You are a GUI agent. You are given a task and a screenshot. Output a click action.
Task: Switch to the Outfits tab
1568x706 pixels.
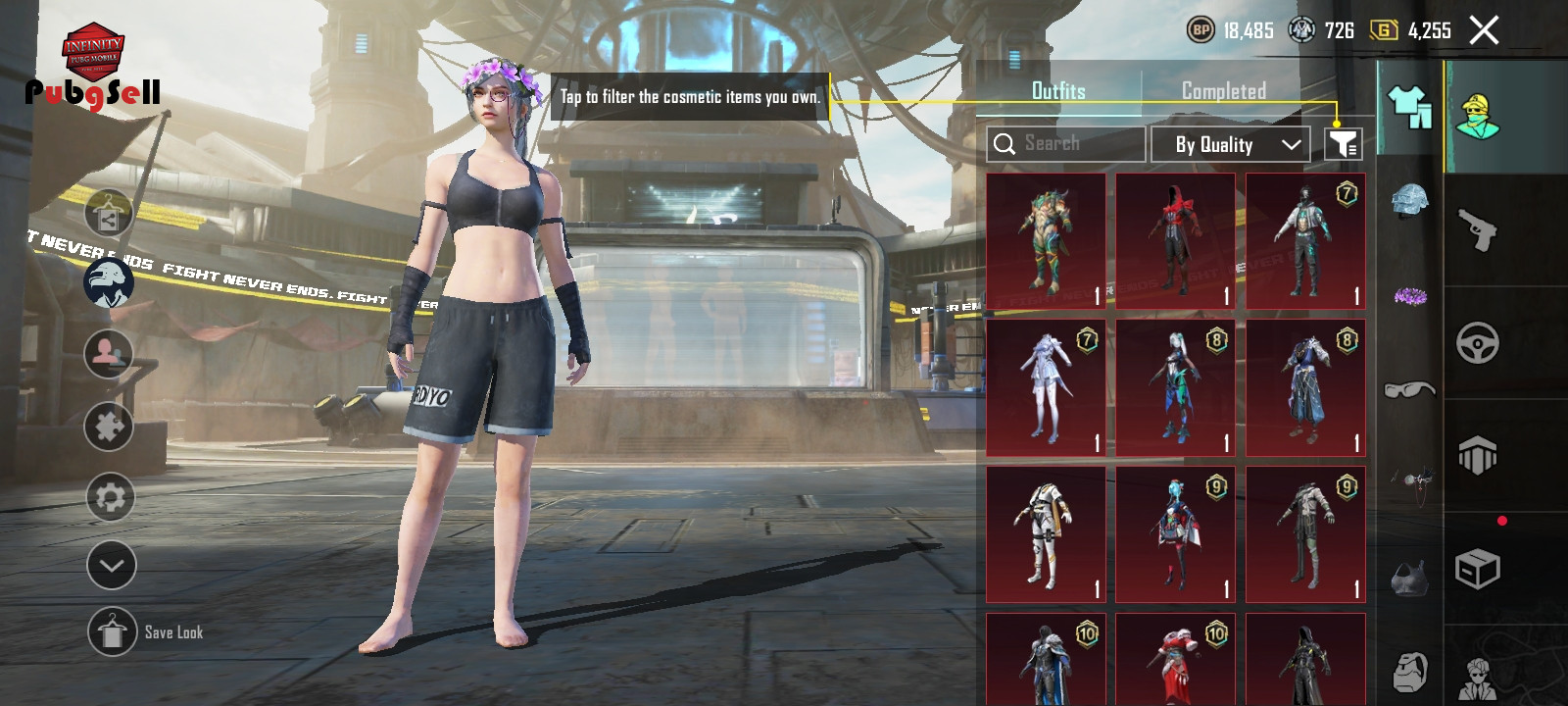(x=1058, y=91)
